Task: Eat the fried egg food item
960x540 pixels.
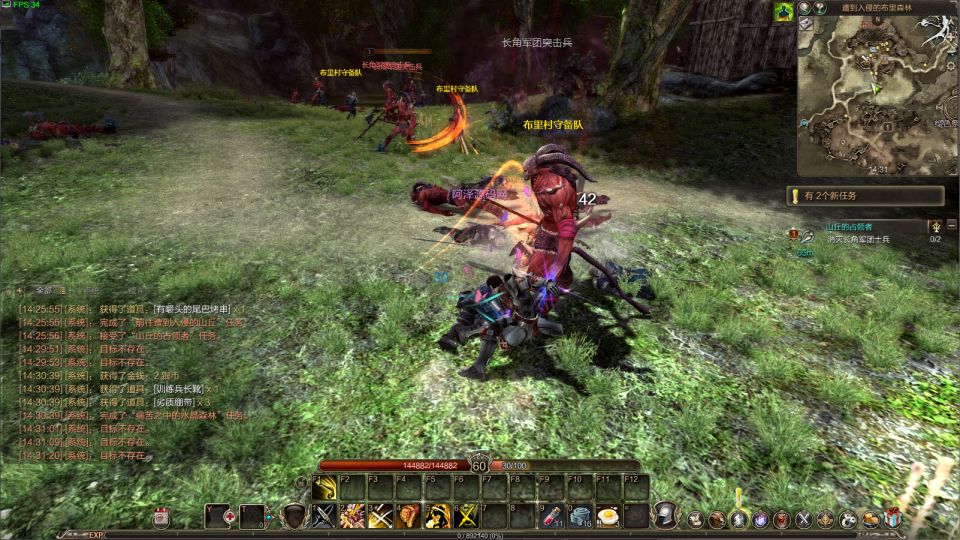Action: pyautogui.click(x=607, y=516)
